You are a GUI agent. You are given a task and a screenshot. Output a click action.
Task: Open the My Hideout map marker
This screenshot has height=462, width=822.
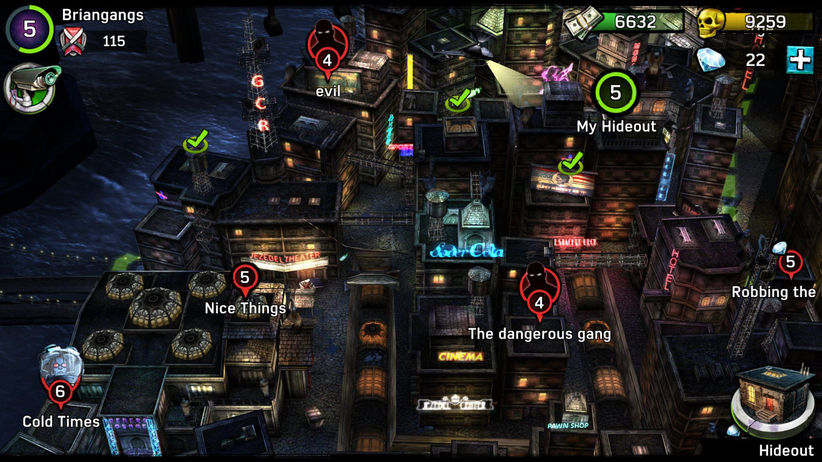(x=615, y=94)
